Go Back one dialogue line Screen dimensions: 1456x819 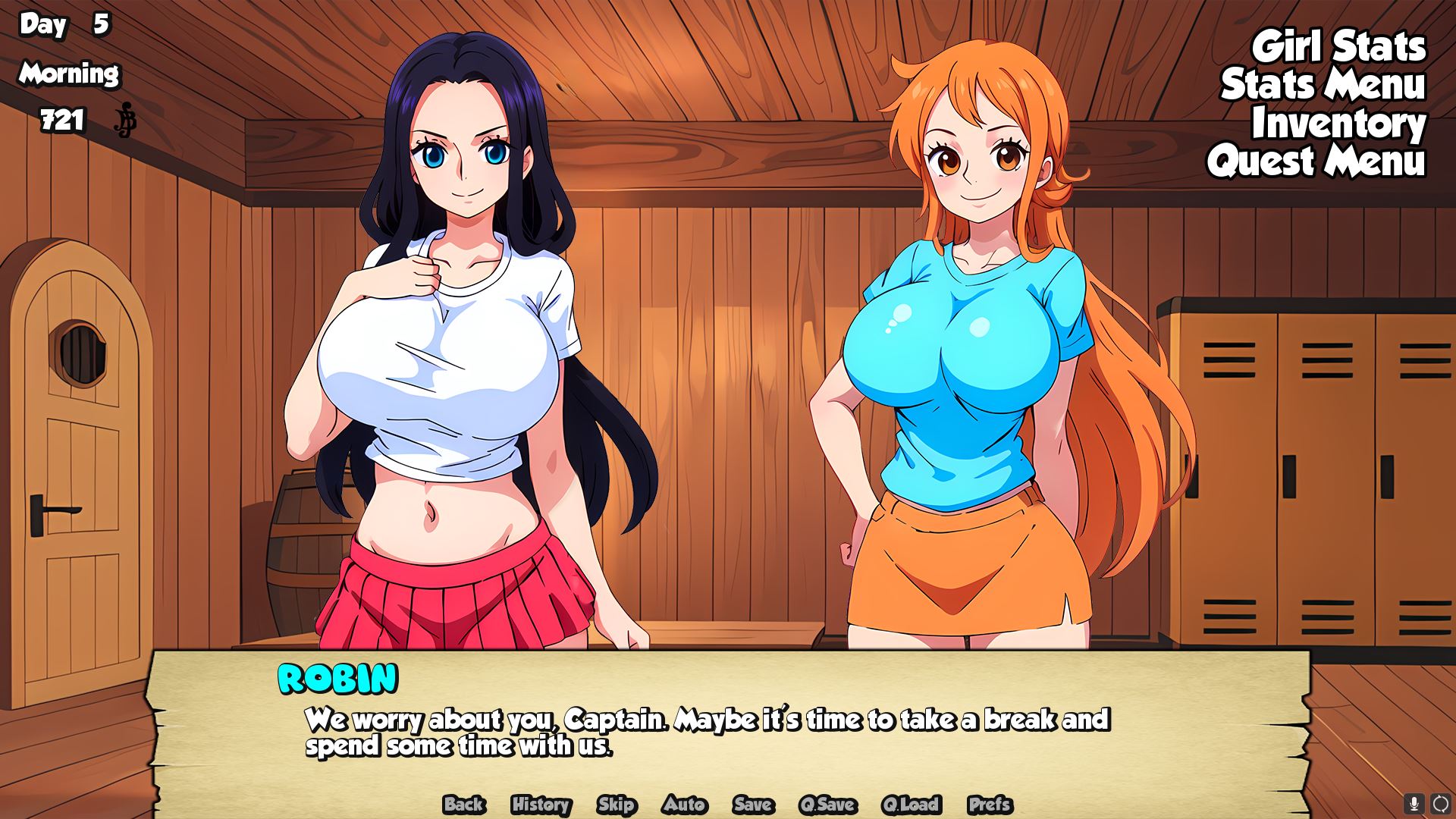tap(464, 805)
